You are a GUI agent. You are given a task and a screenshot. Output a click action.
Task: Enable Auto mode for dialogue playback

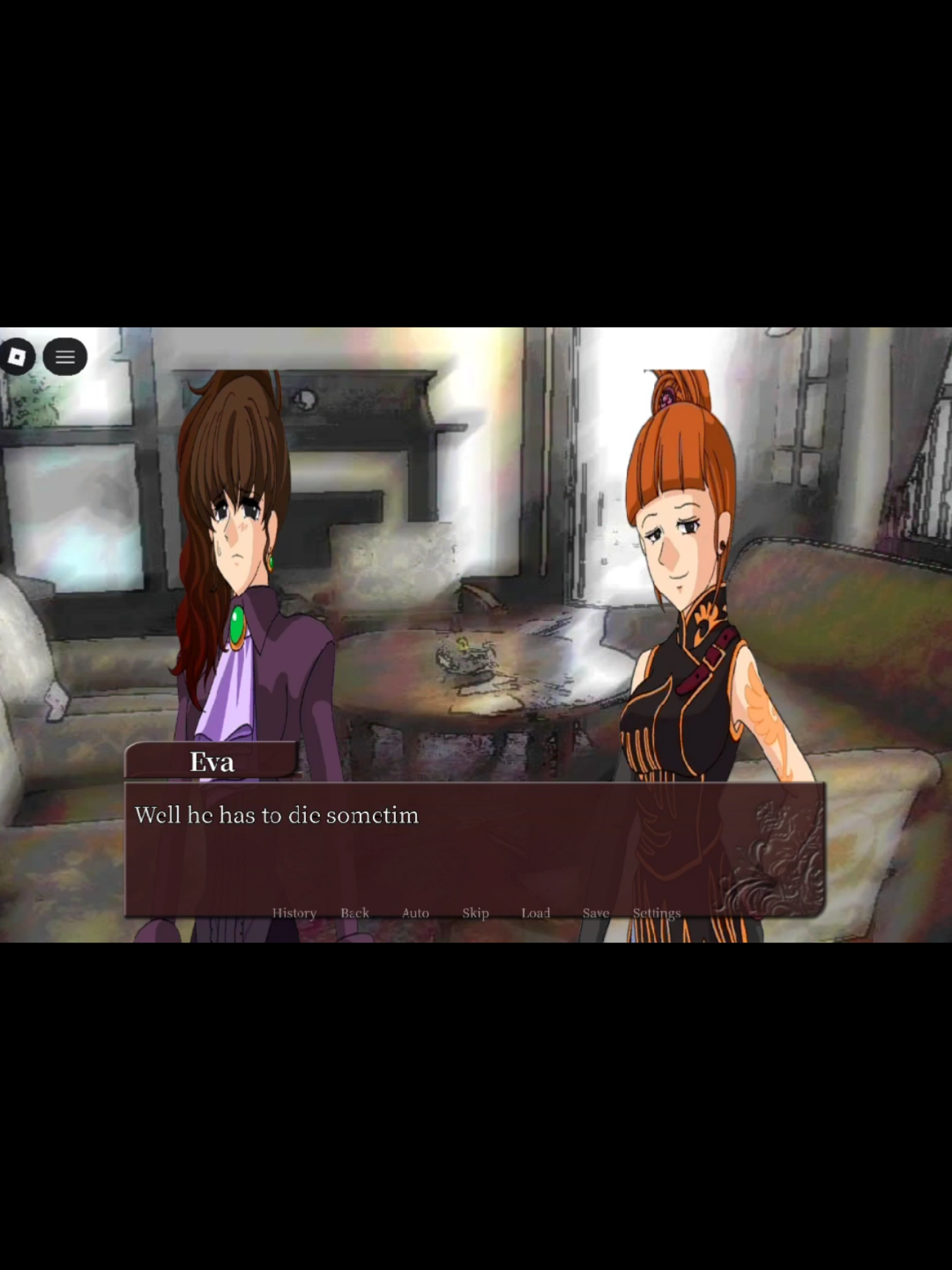pos(415,912)
